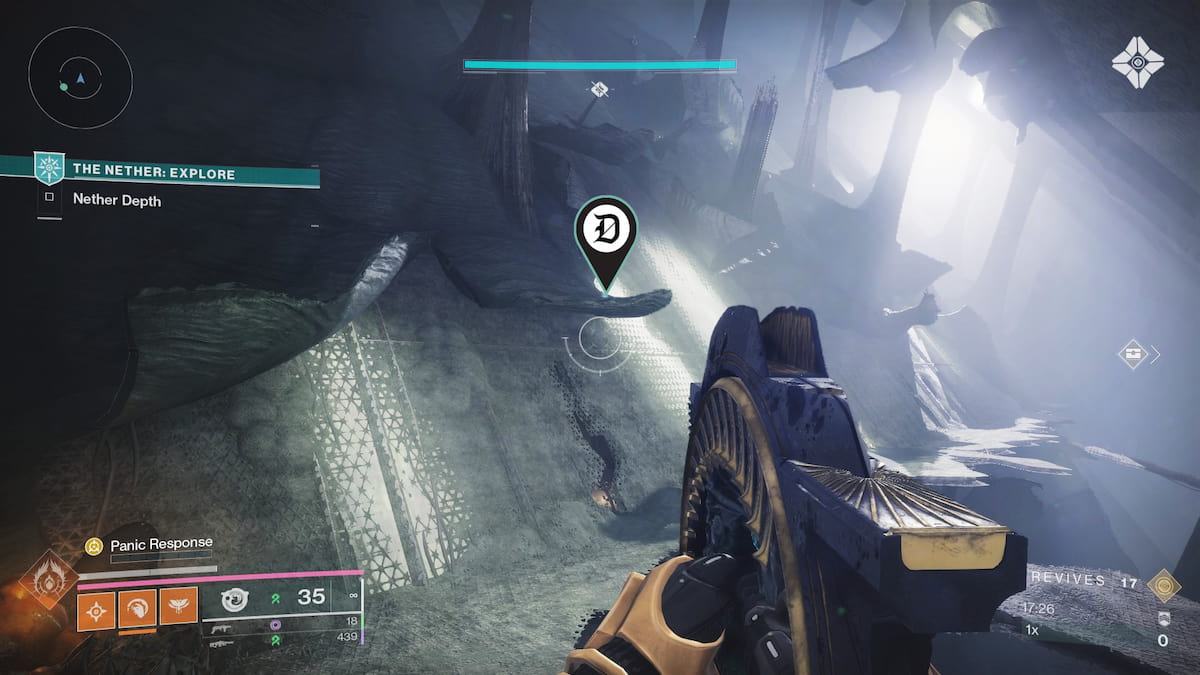Click the Panic Response buff icon
The height and width of the screenshot is (675, 1200).
(x=94, y=545)
